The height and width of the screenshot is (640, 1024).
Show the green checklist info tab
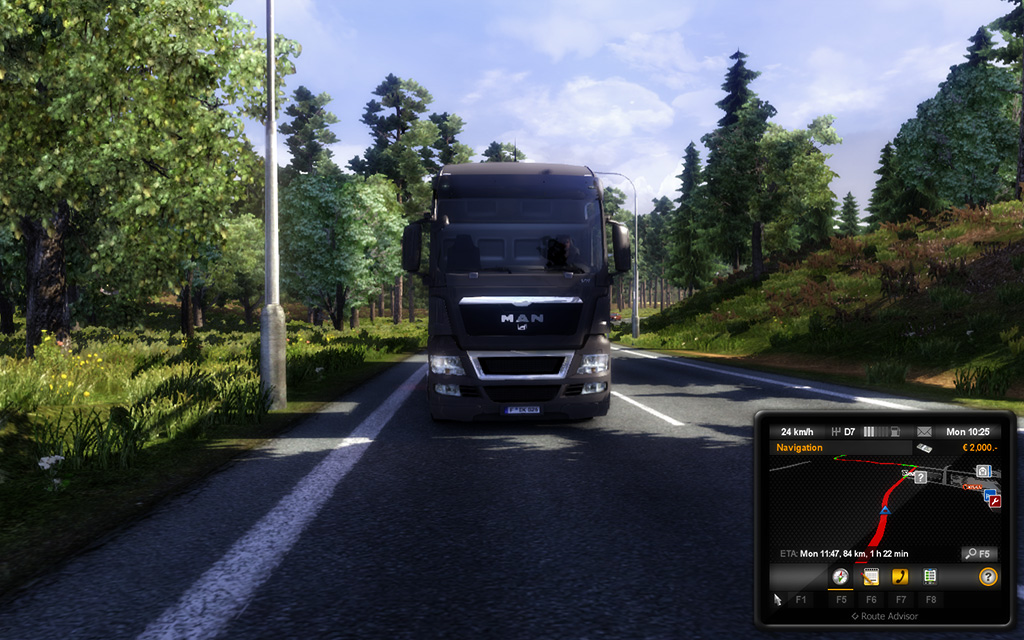click(930, 577)
